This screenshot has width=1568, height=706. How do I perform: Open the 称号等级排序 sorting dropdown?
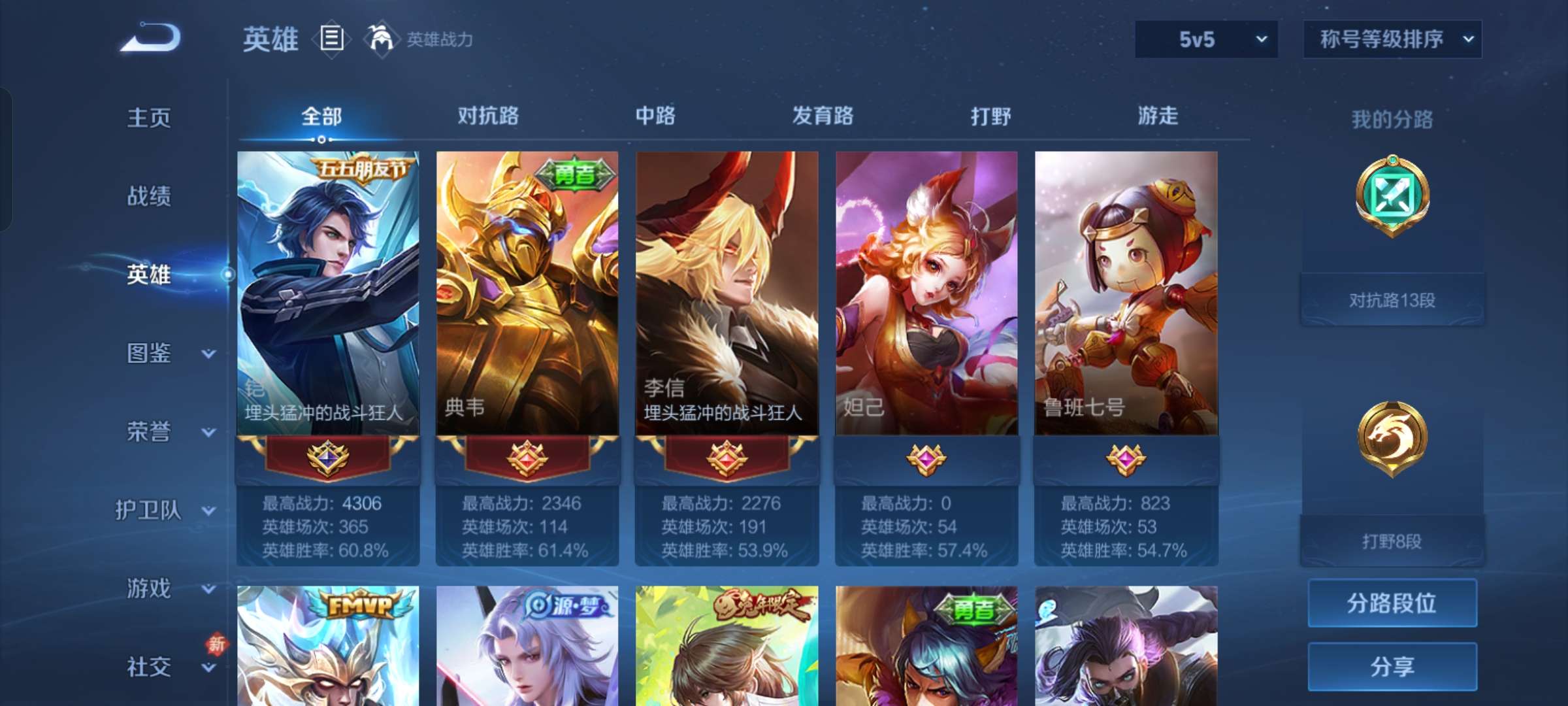click(1392, 39)
